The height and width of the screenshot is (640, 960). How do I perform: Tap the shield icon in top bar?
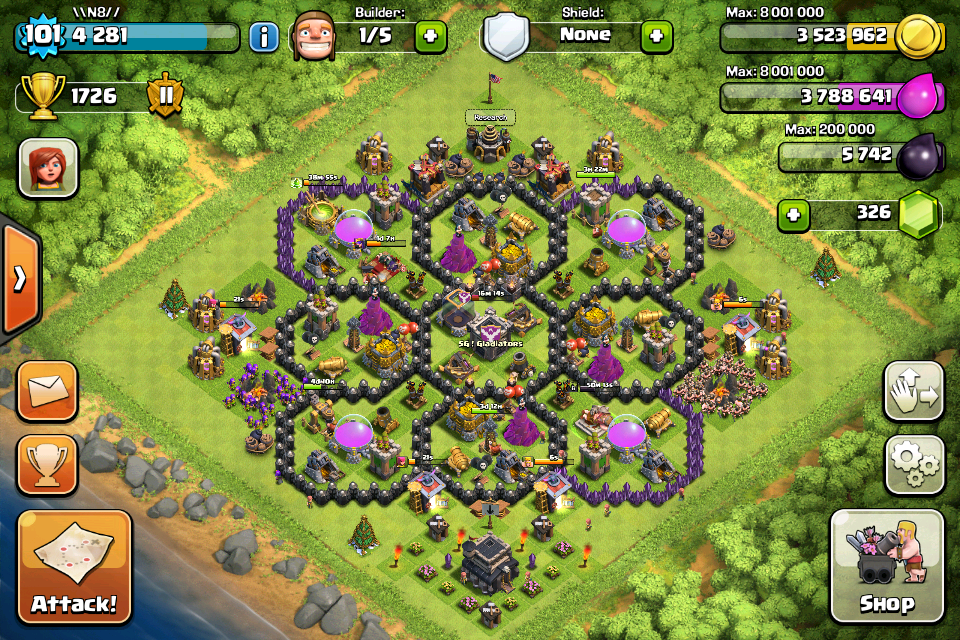(505, 37)
